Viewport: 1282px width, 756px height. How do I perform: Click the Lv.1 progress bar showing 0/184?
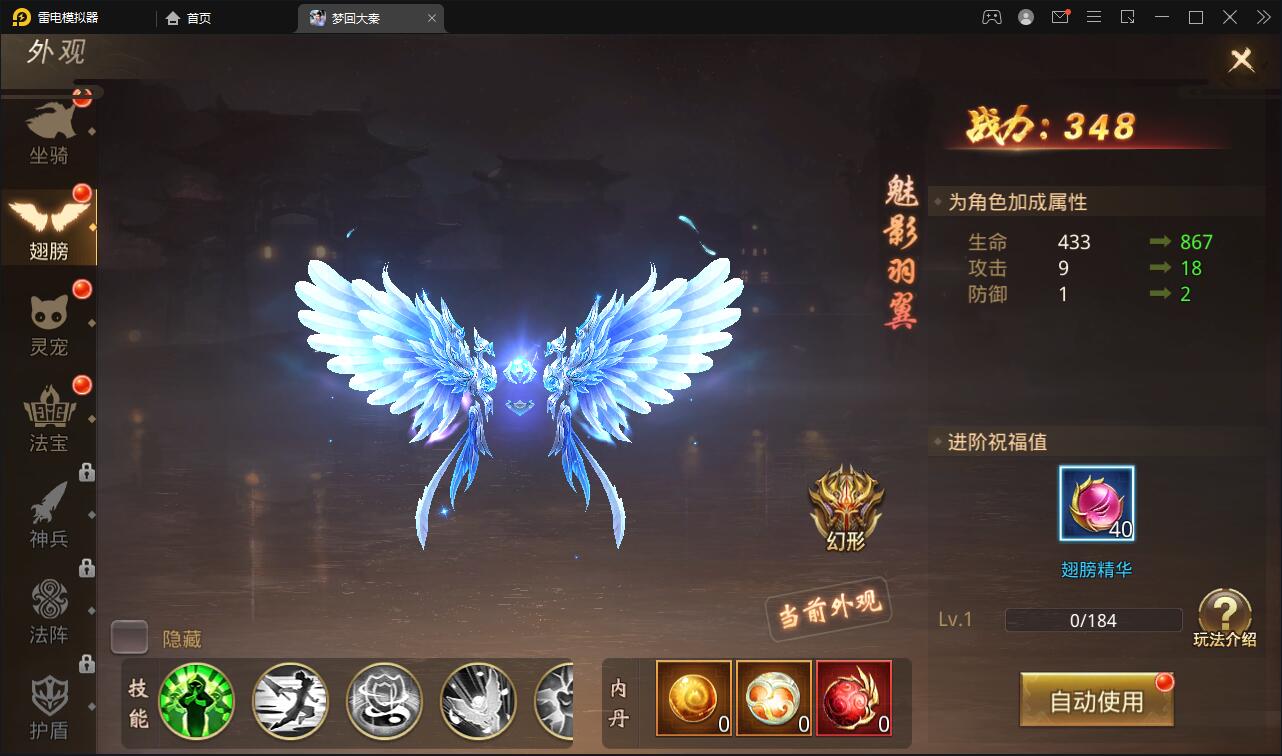1093,620
